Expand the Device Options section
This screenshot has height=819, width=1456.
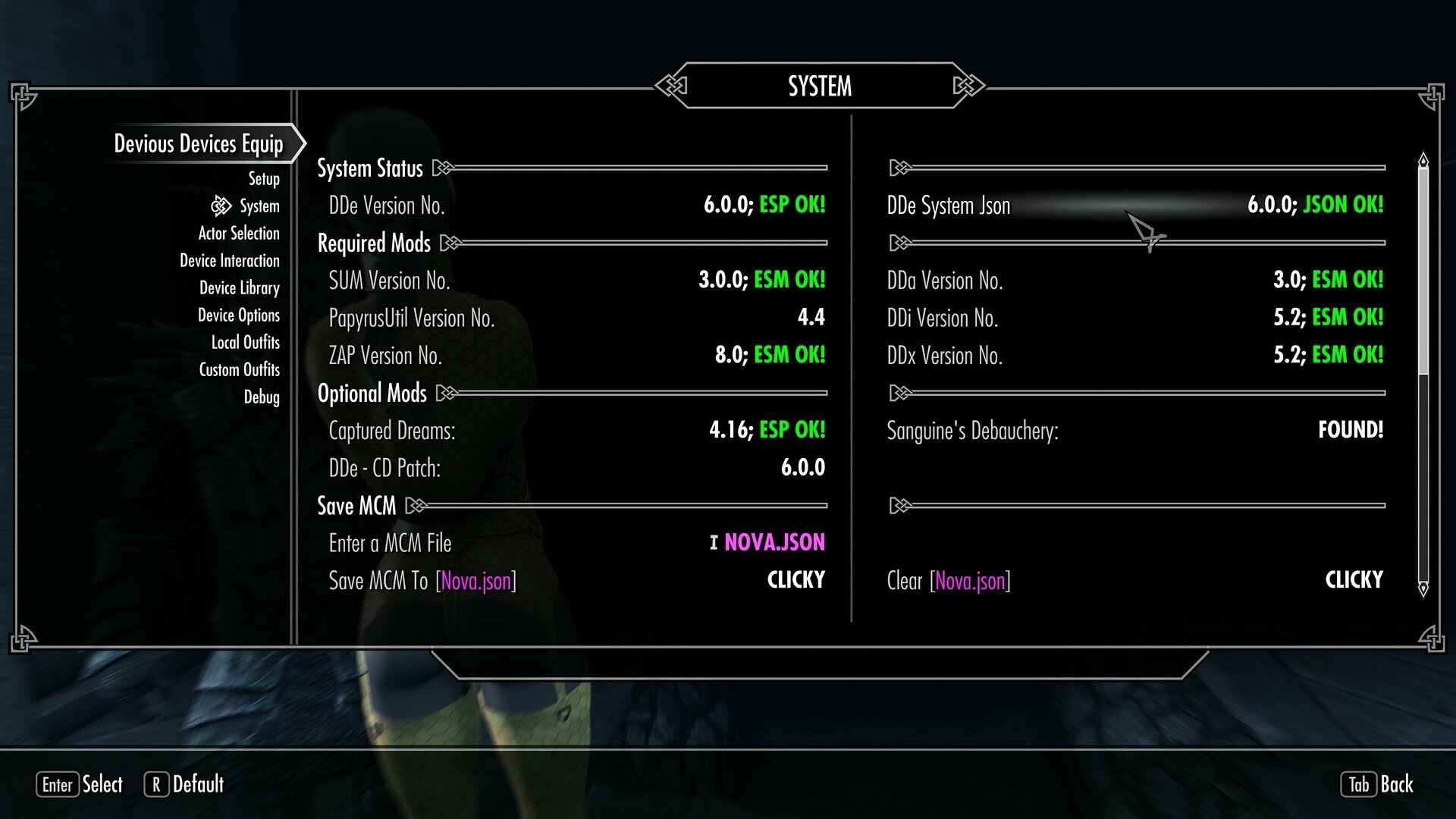238,315
